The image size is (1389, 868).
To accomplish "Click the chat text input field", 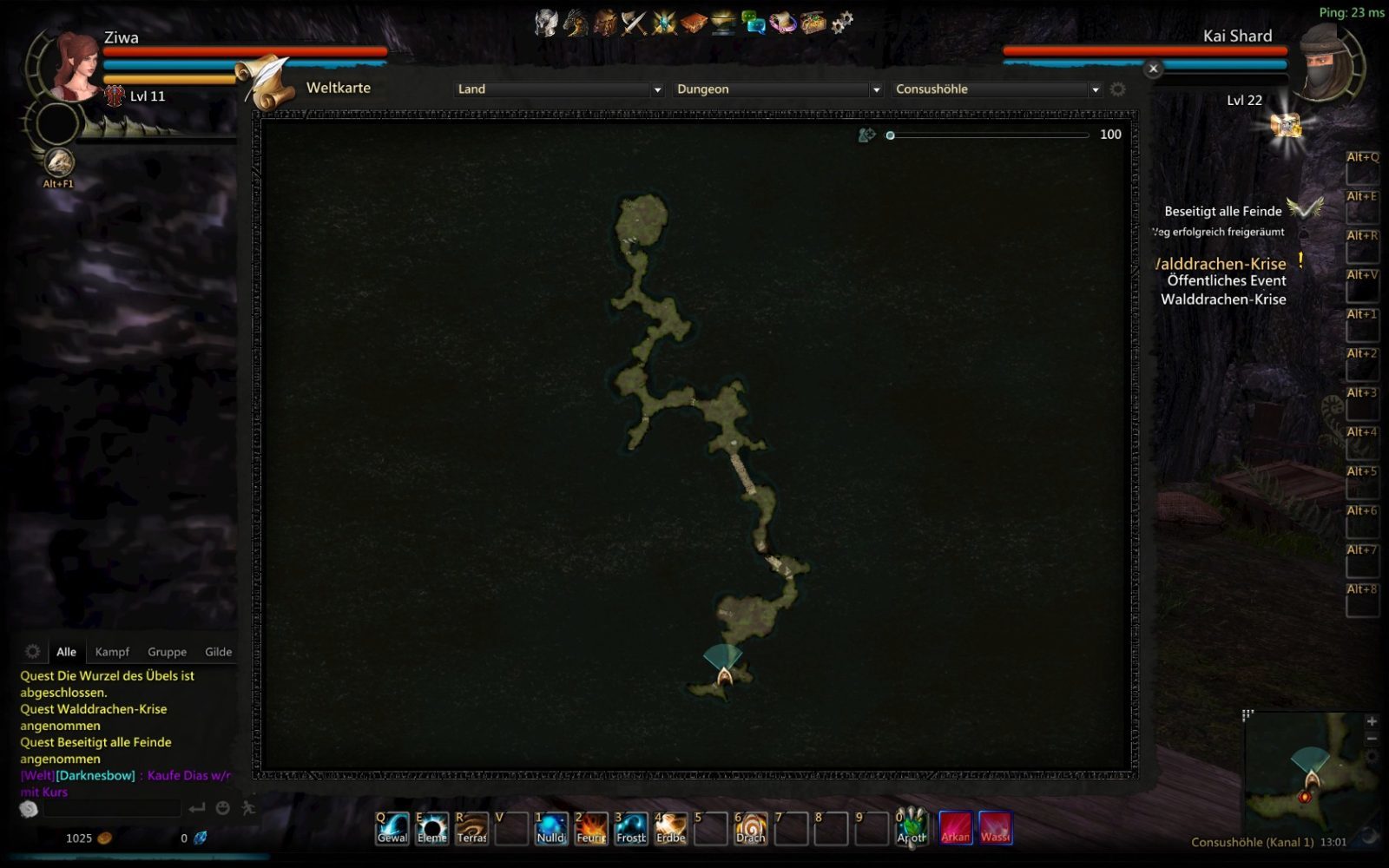I will pos(113,809).
